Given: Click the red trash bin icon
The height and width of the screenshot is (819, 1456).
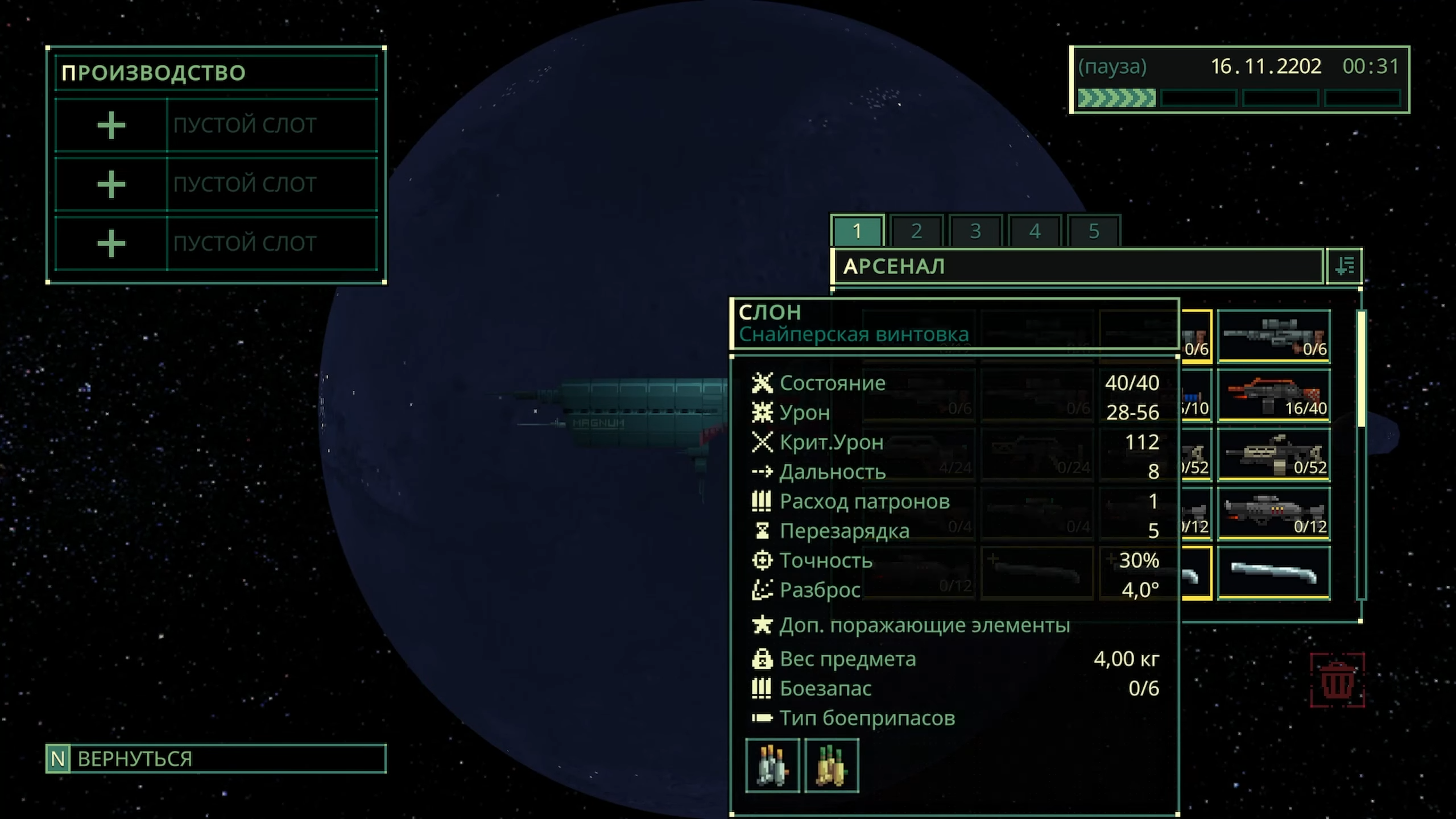Looking at the screenshot, I should click(x=1337, y=680).
